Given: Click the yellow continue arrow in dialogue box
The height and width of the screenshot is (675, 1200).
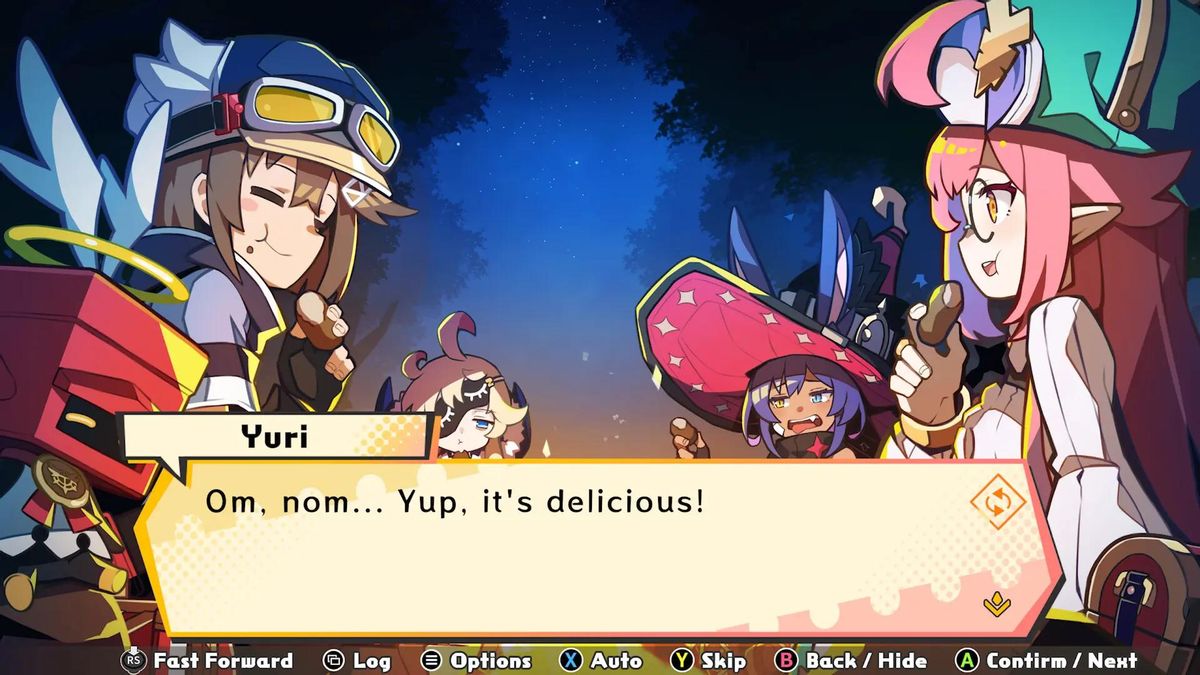Looking at the screenshot, I should 996,604.
